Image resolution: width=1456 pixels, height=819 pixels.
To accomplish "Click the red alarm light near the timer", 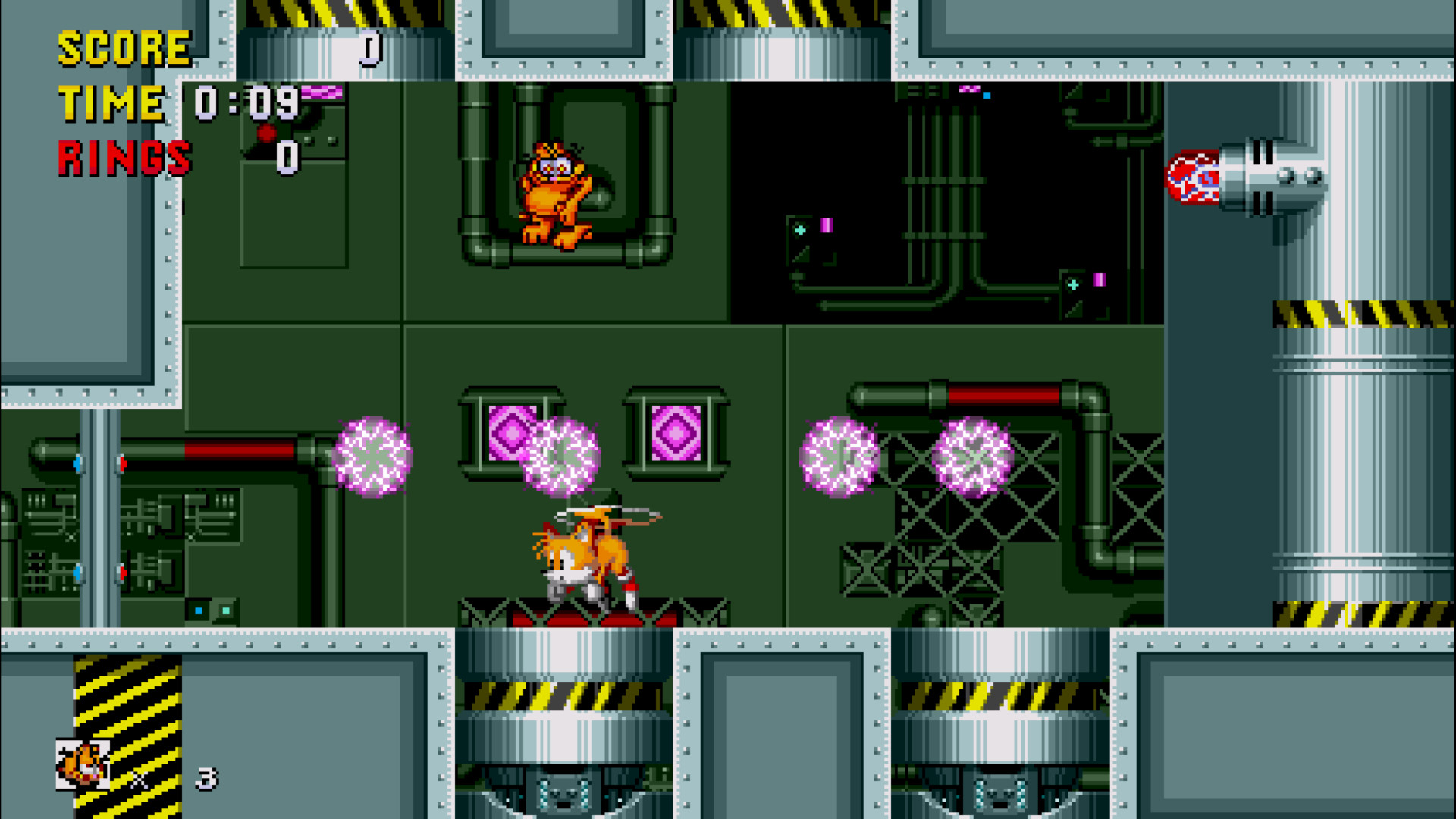I will pos(267,133).
